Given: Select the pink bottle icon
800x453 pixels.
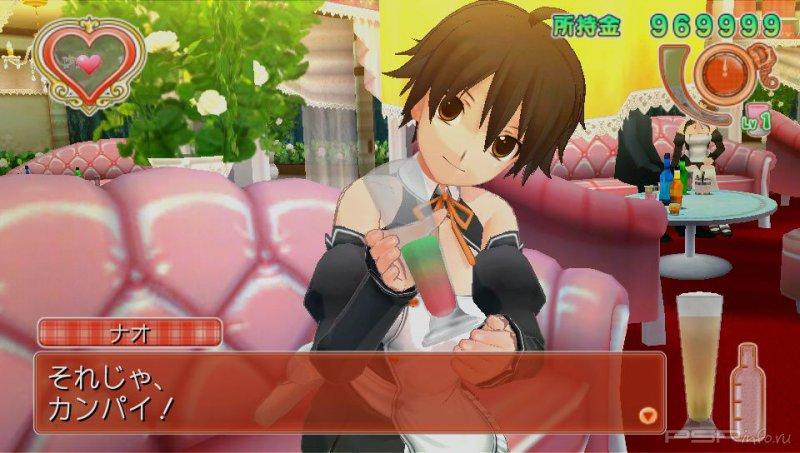Looking at the screenshot, I should (747, 386).
